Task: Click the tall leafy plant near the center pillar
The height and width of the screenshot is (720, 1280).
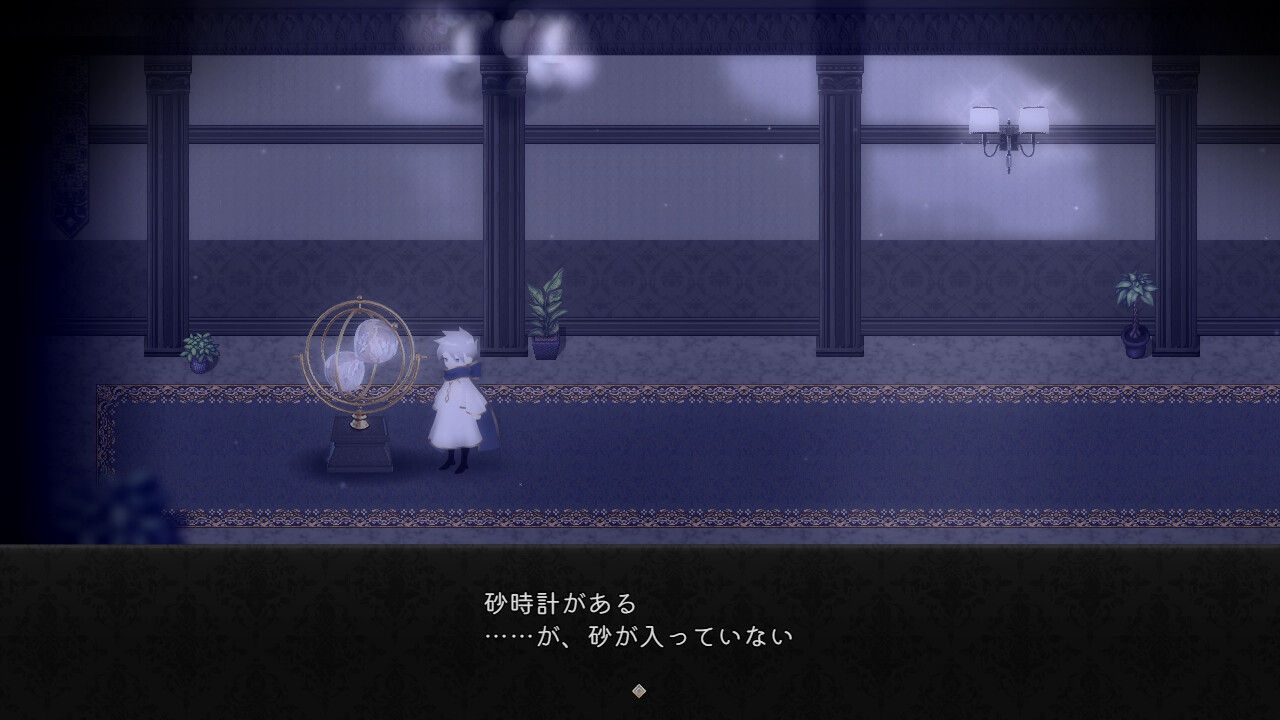Action: coord(545,310)
